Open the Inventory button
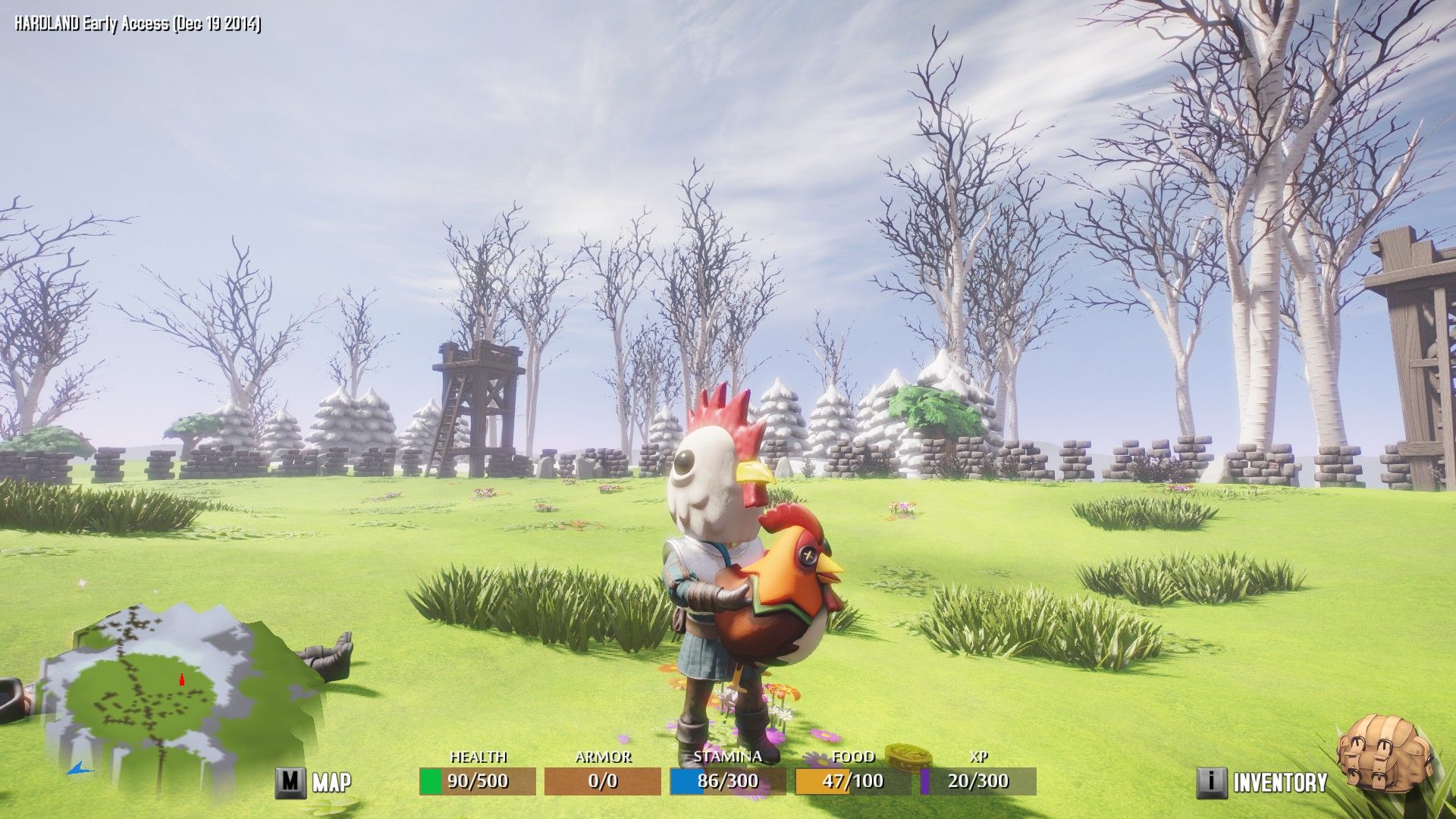The height and width of the screenshot is (819, 1456). pyautogui.click(x=1263, y=782)
